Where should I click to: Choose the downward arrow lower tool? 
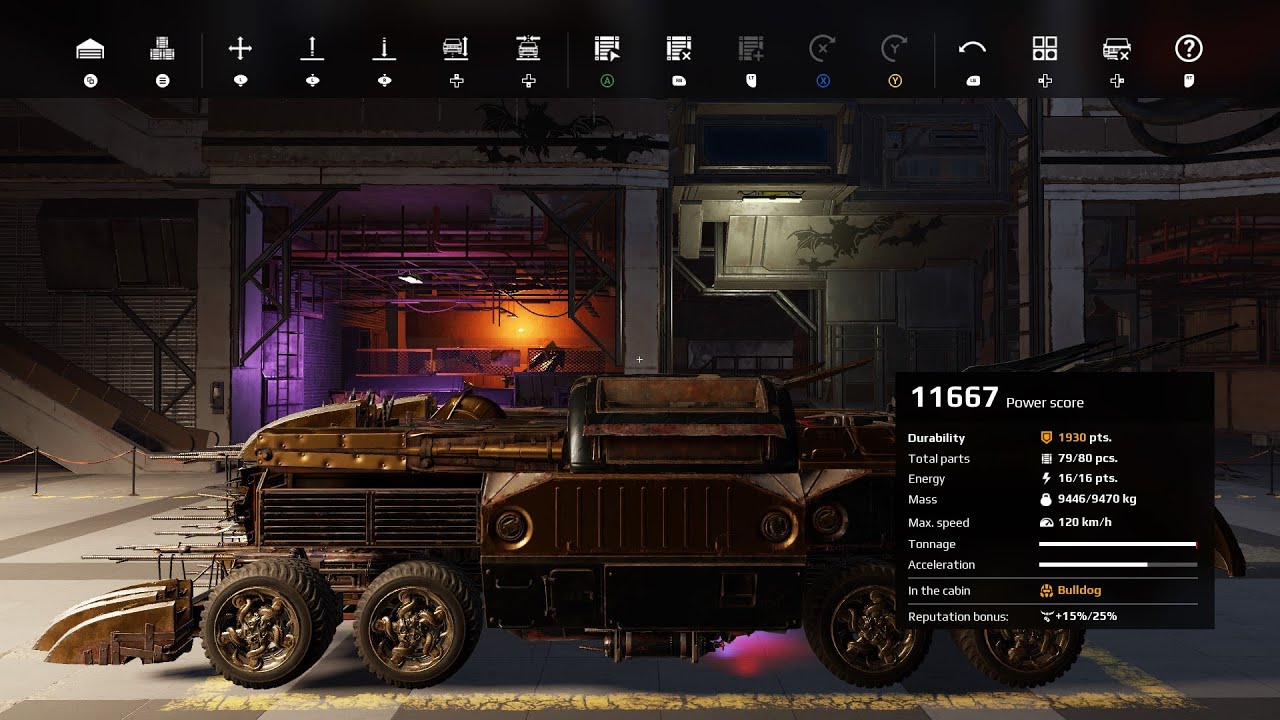click(384, 48)
